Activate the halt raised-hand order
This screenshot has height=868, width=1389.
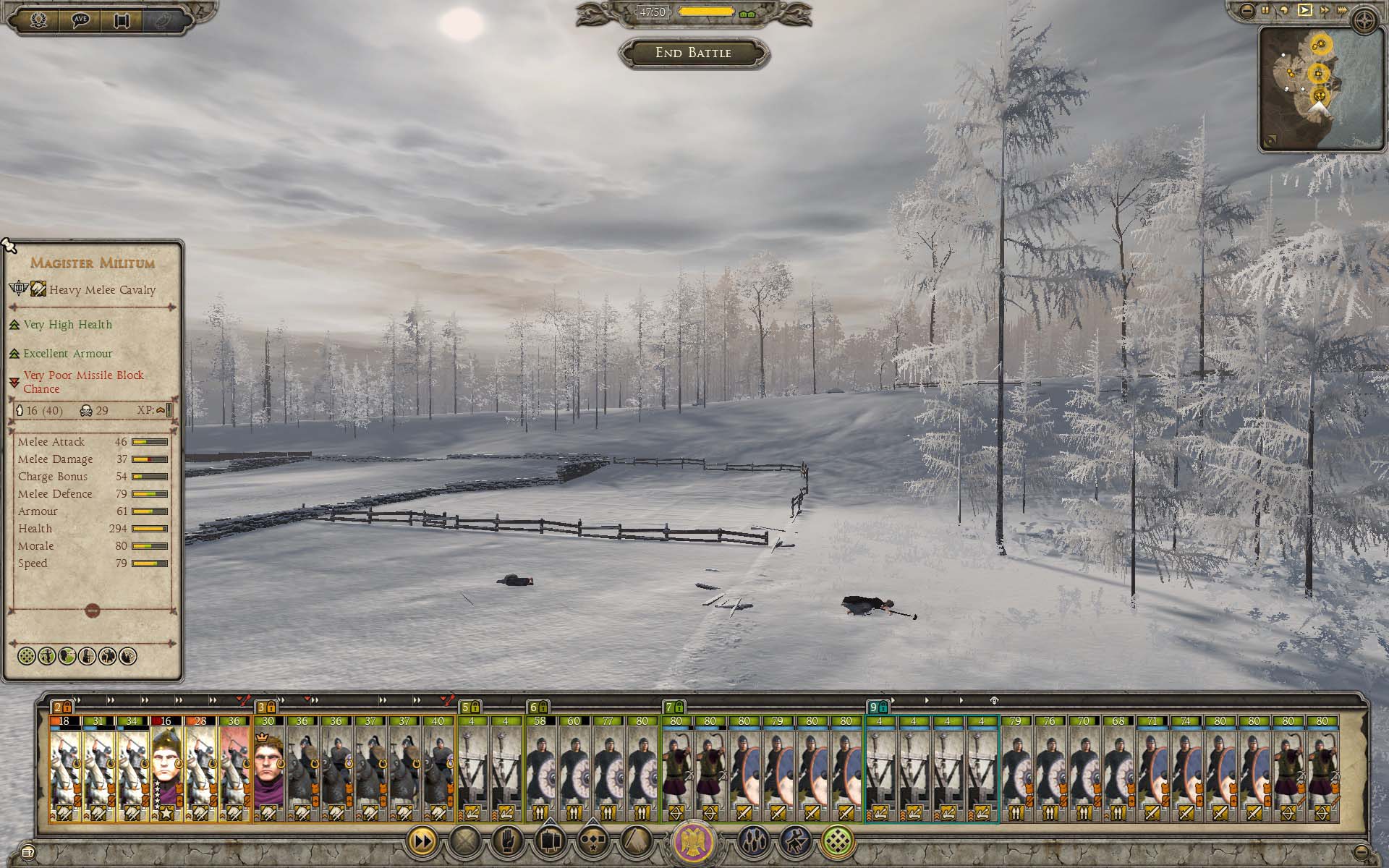[506, 841]
